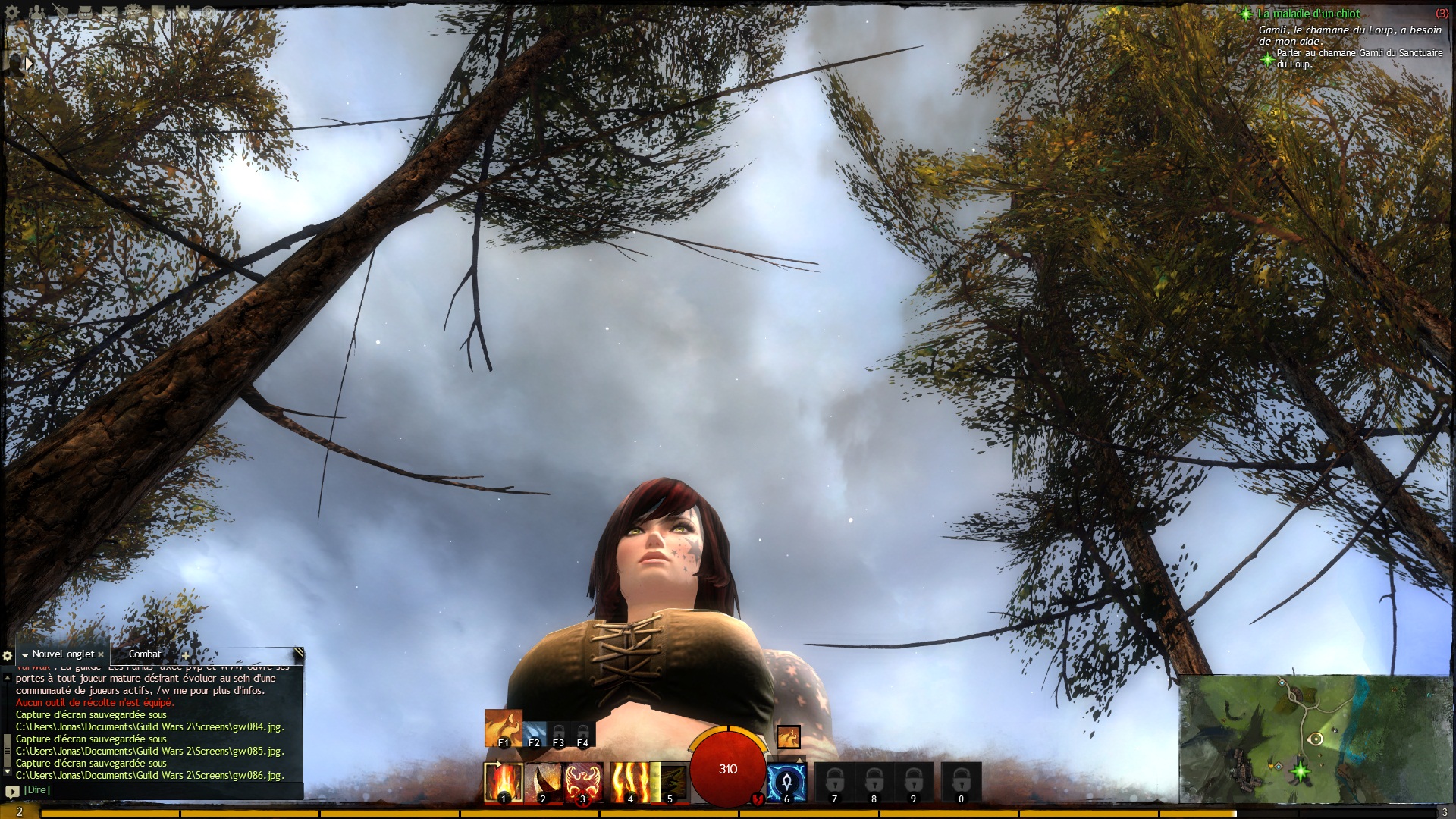Cast the phoenix skill in slot 3
The height and width of the screenshot is (819, 1456).
click(583, 782)
